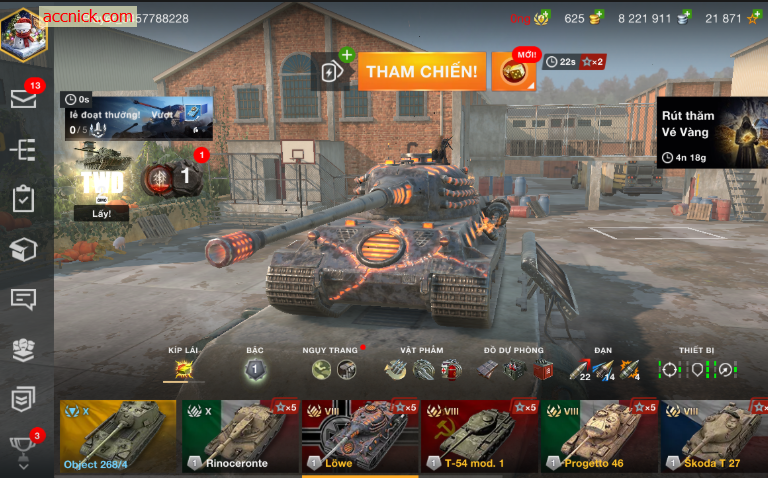The width and height of the screenshot is (768, 478).
Task: Open the store box icon in sidebar
Action: click(x=23, y=248)
